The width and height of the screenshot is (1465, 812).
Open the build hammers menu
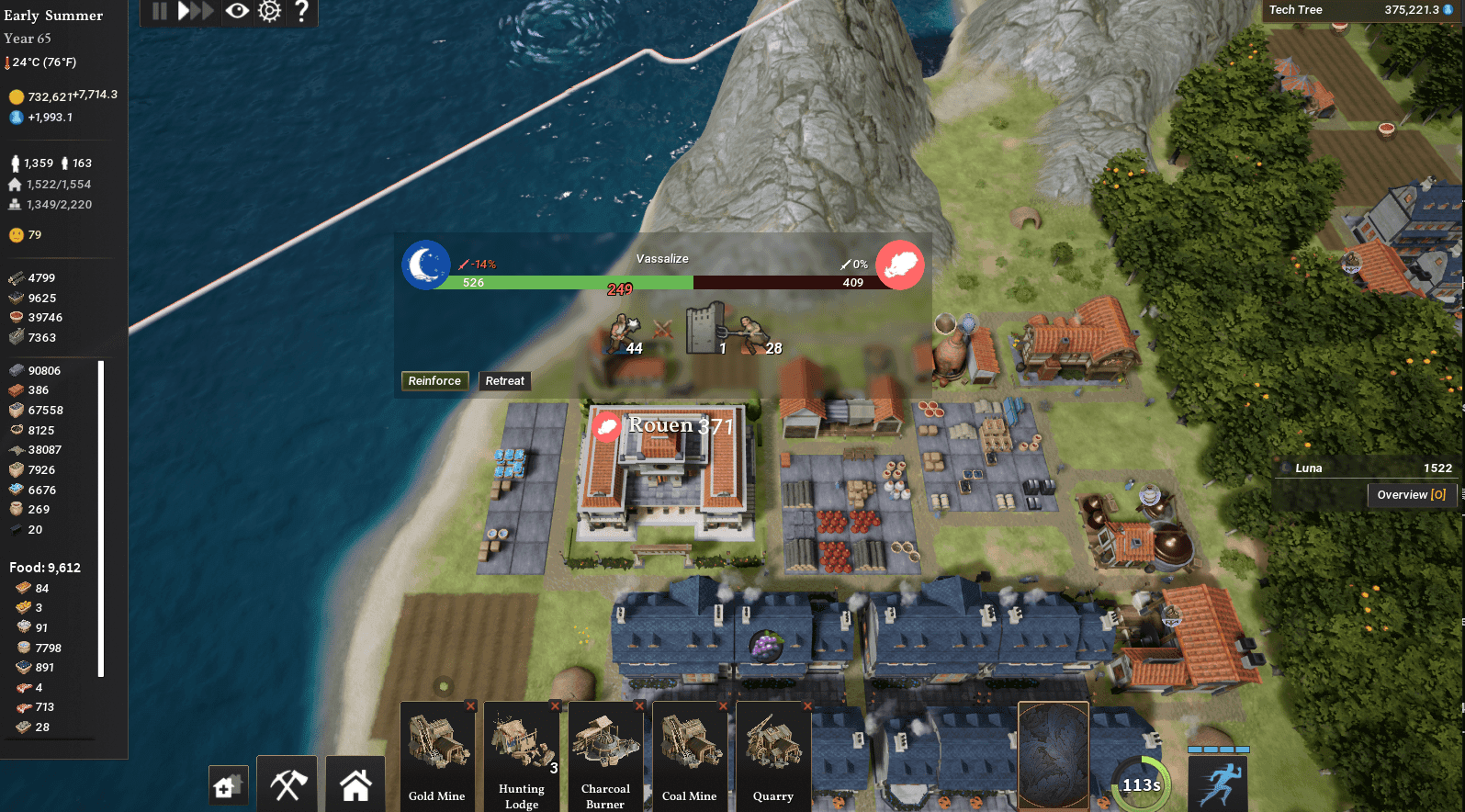pos(287,784)
